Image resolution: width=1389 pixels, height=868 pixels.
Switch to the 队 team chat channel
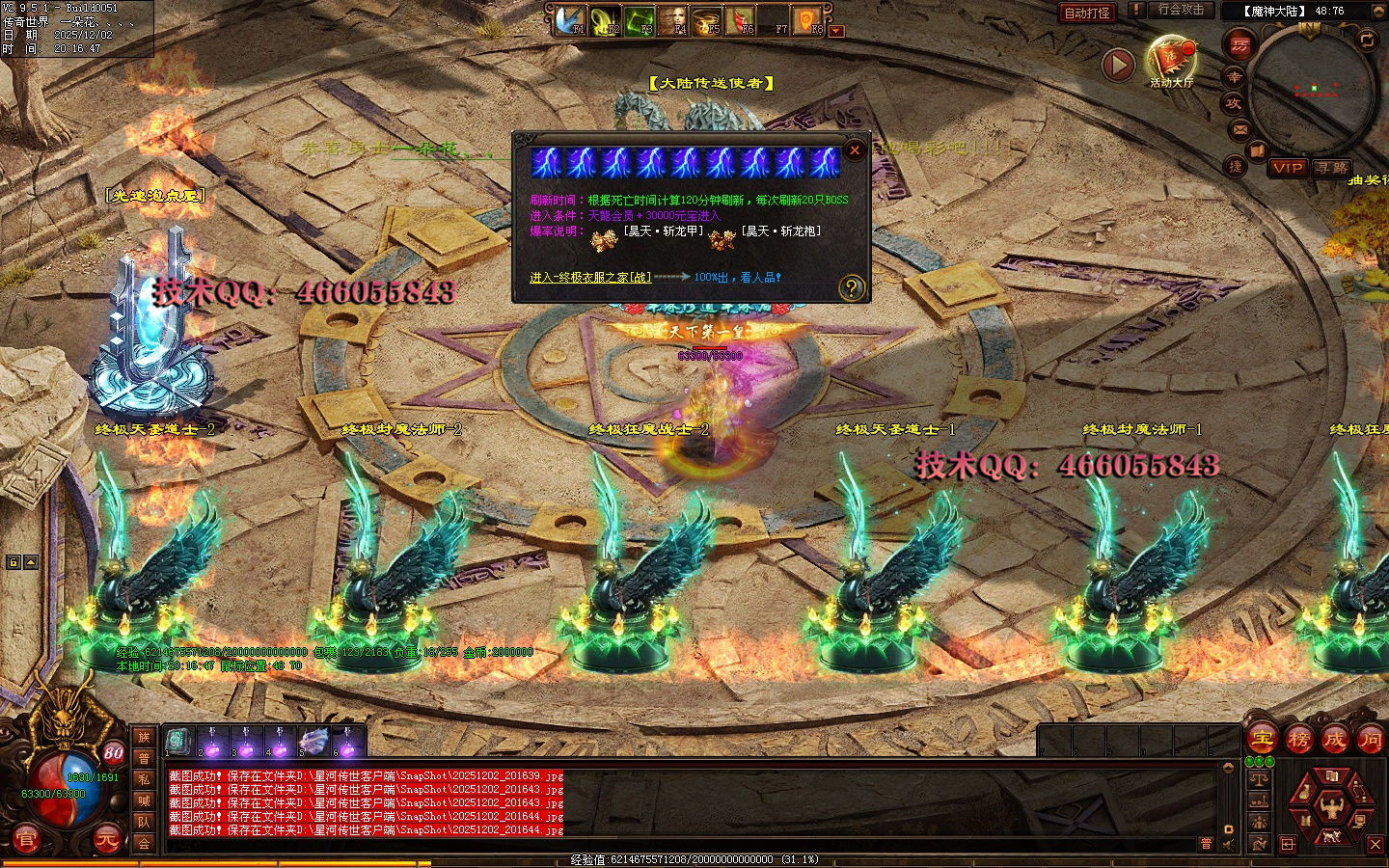144,822
